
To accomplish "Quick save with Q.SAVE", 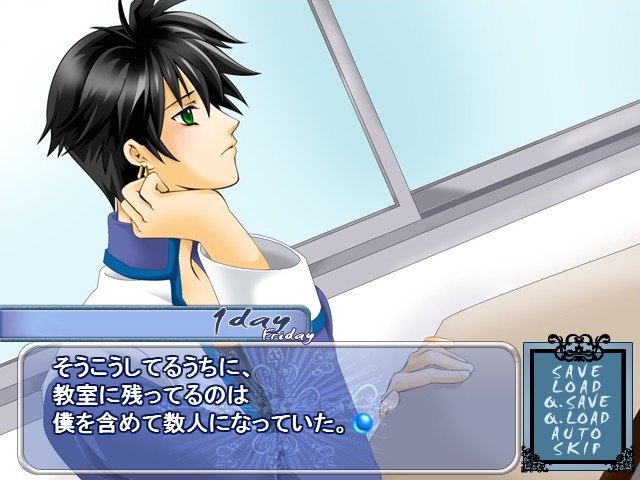I will click(x=577, y=402).
